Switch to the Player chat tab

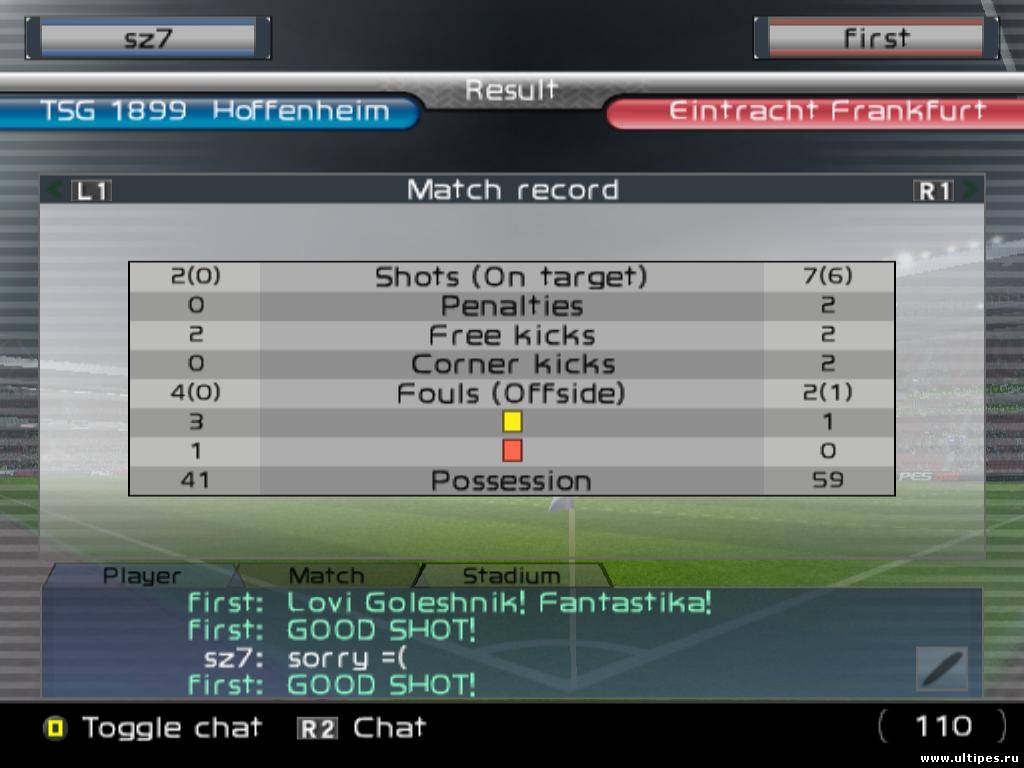click(142, 576)
